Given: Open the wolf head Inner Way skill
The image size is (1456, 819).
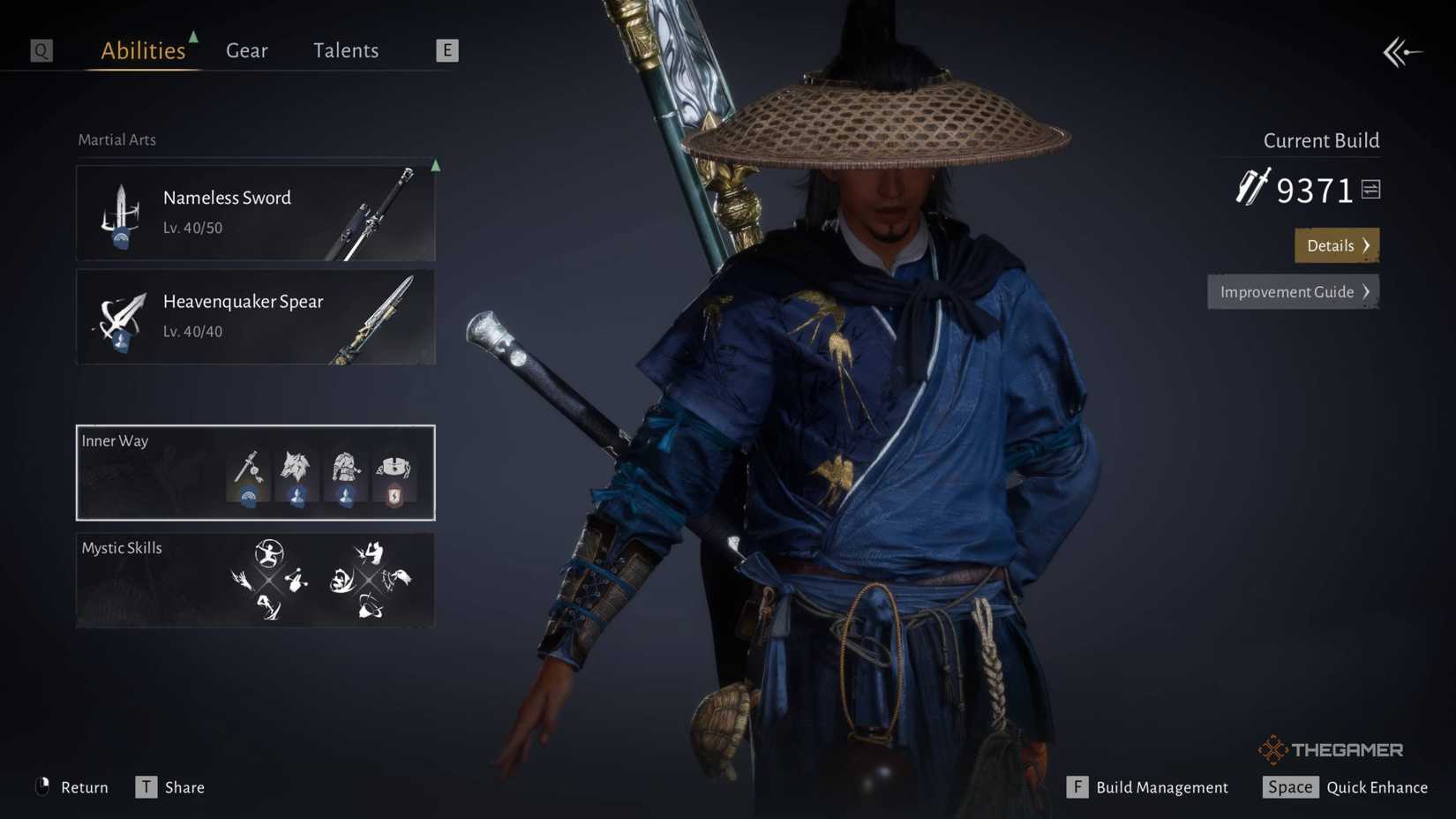Looking at the screenshot, I should click(297, 472).
